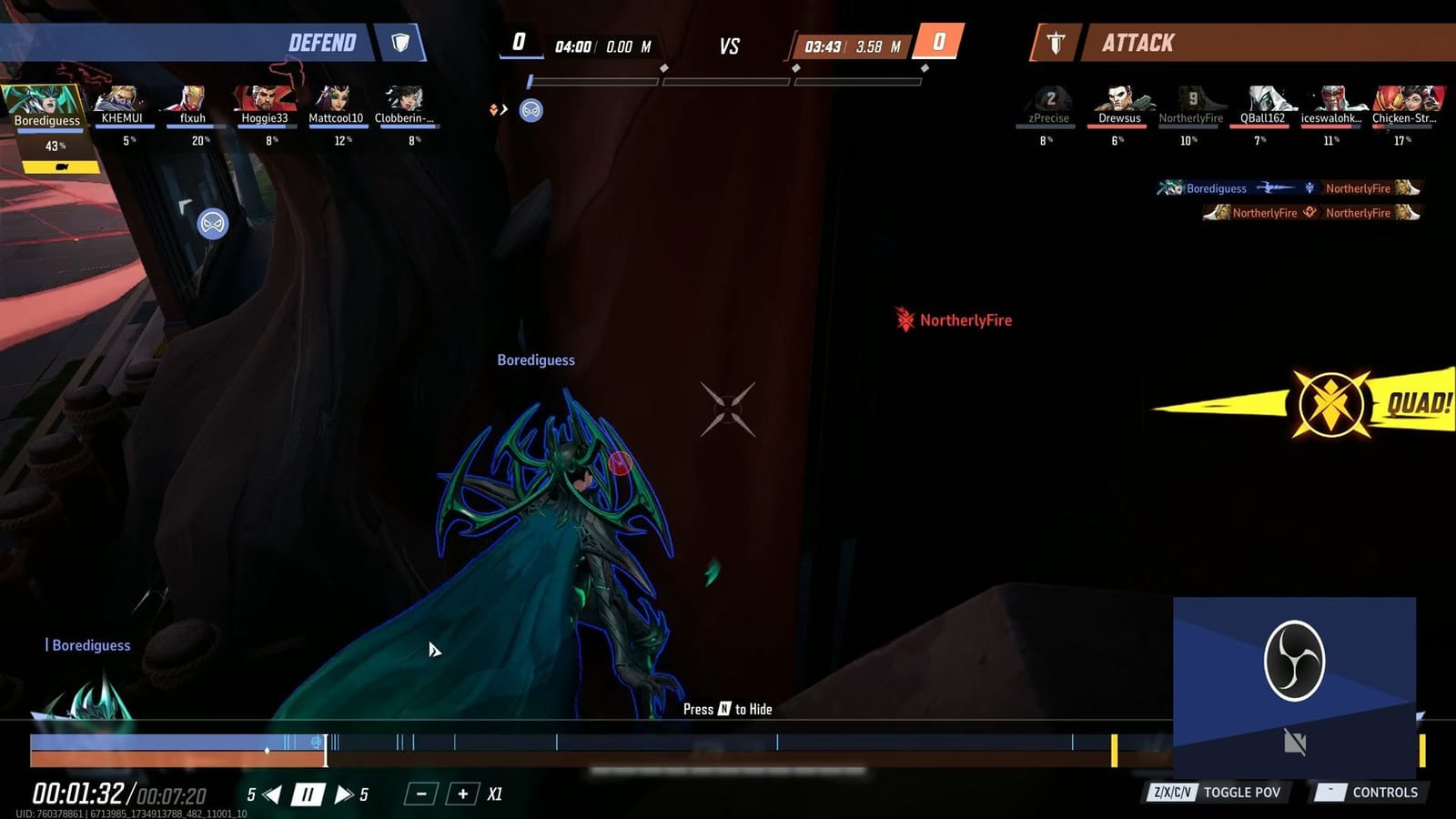Toggle POV using the Z/X/C/V control
The image size is (1456, 819).
point(1174,792)
